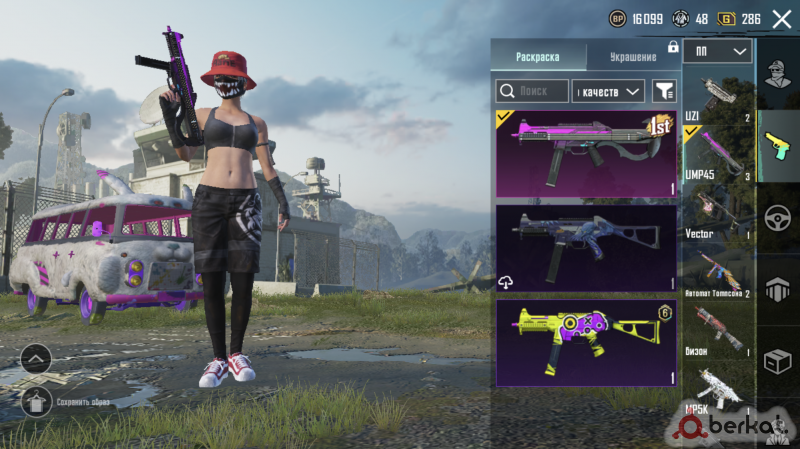Expand the ПП weapon type dropdown
800x449 pixels.
pyautogui.click(x=719, y=51)
